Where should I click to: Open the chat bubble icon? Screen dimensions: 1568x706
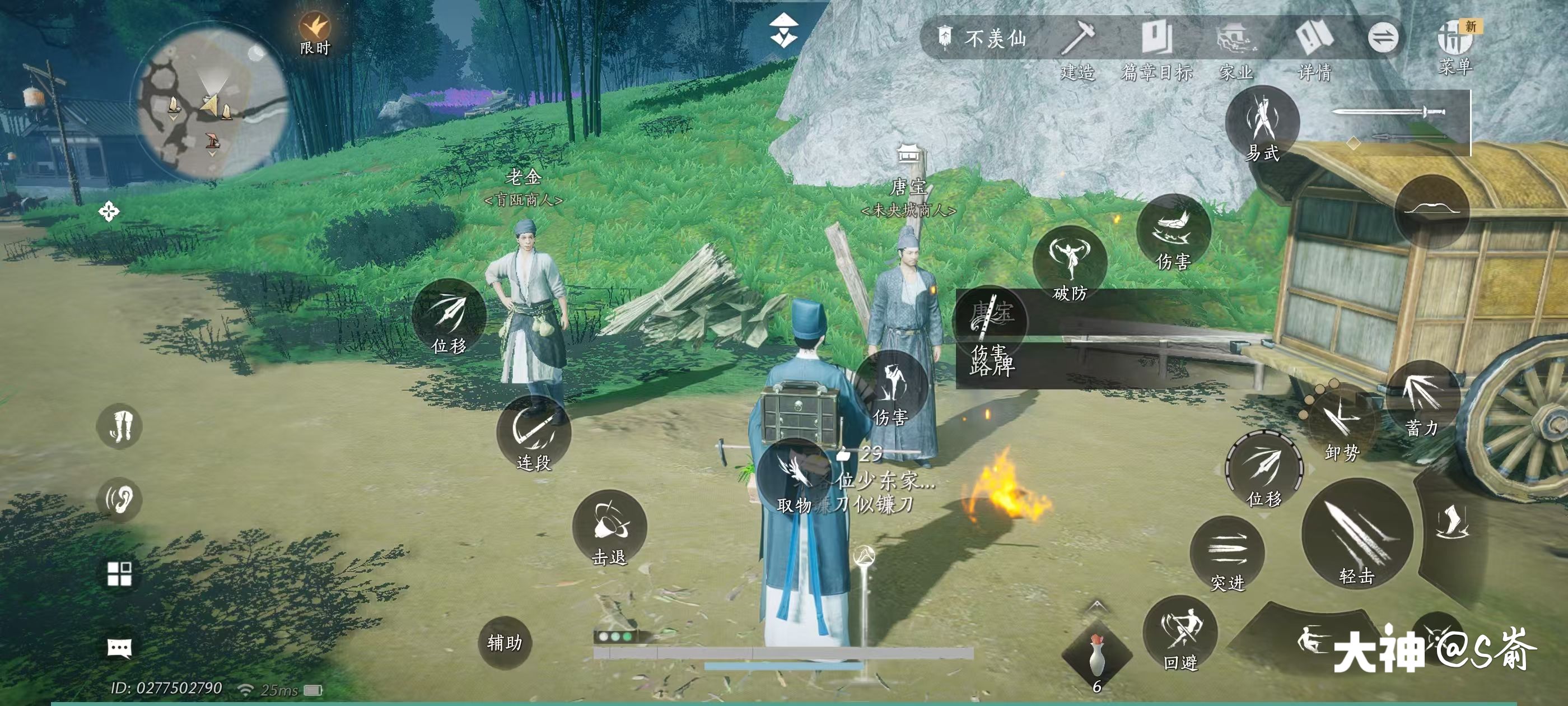pos(119,648)
